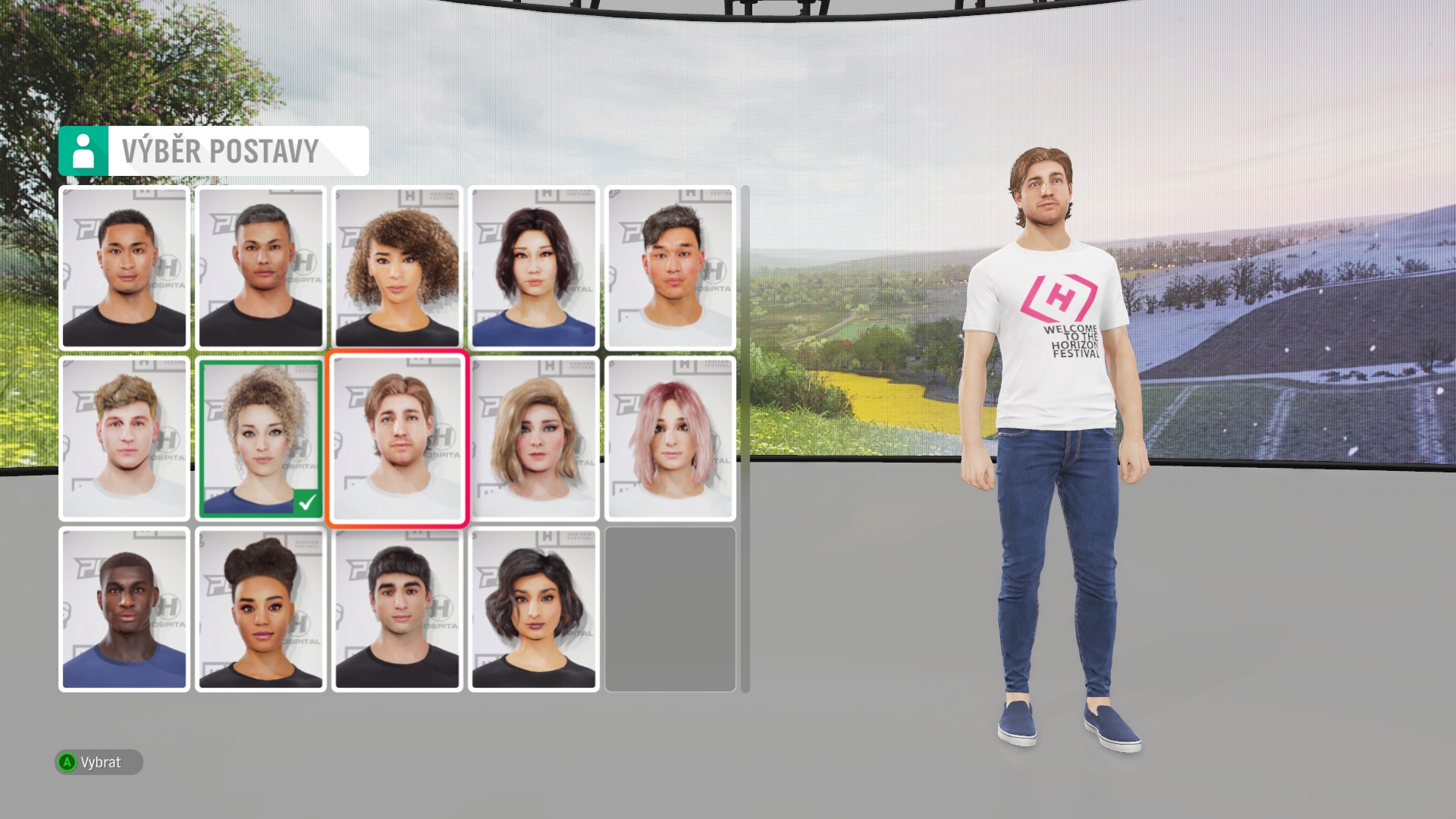Select the woman with short wavy black hair
The width and height of the screenshot is (1456, 819).
coord(533,609)
